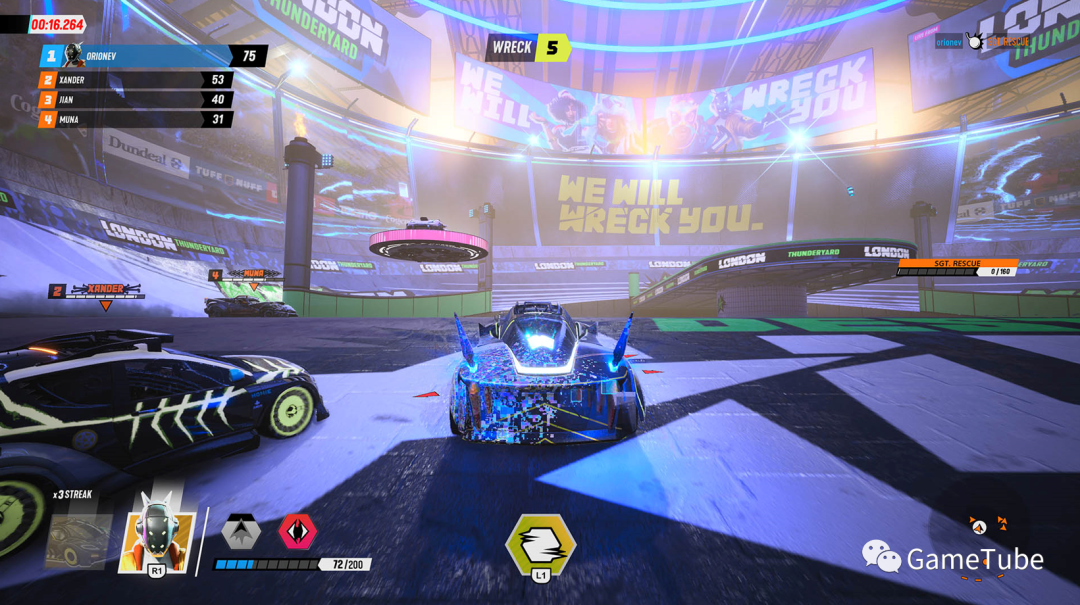Image resolution: width=1080 pixels, height=605 pixels.
Task: Choose Jian's leaderboard entry
Action: pos(135,100)
